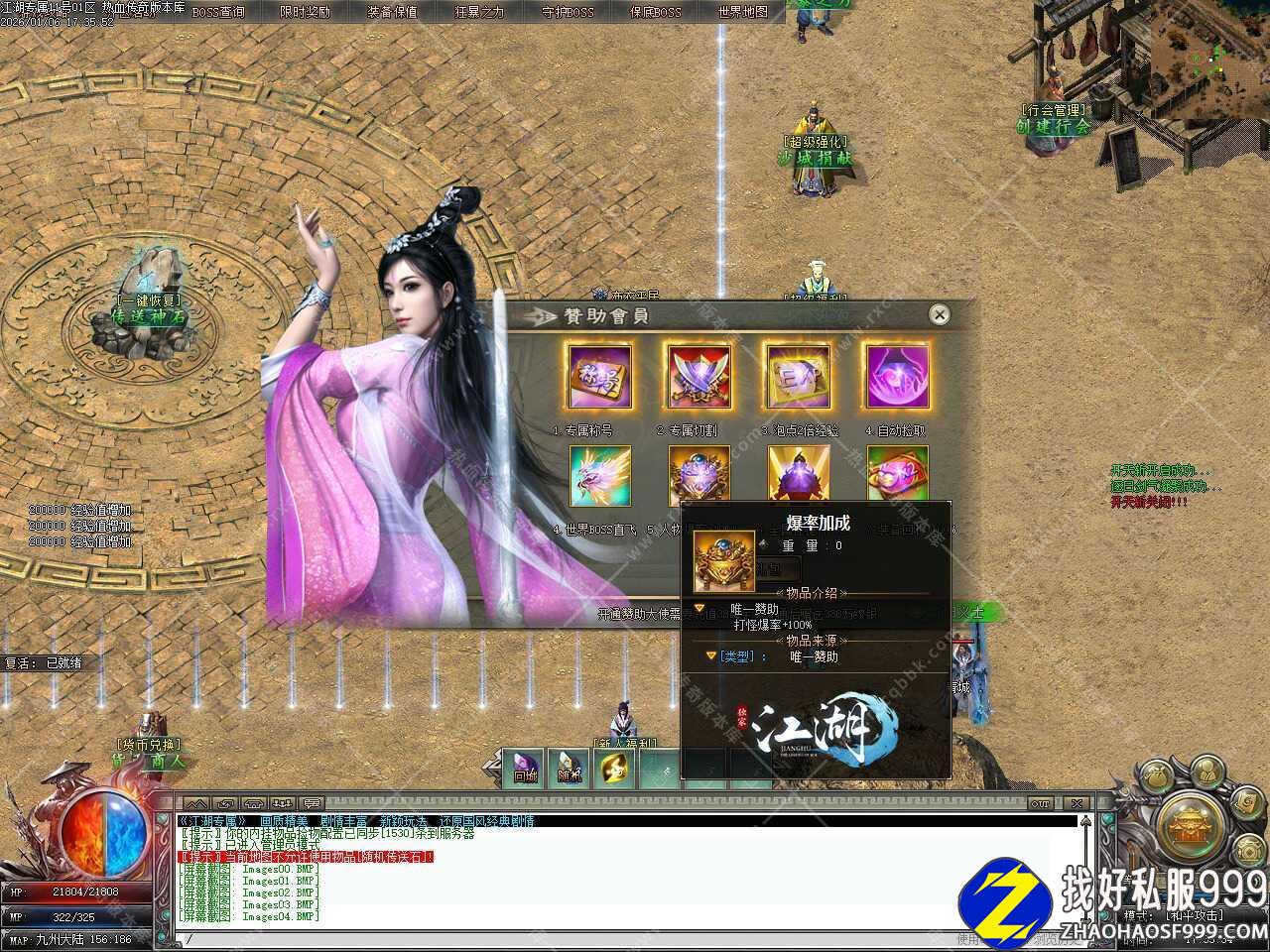Open the 世界地图 world map

[x=742, y=12]
